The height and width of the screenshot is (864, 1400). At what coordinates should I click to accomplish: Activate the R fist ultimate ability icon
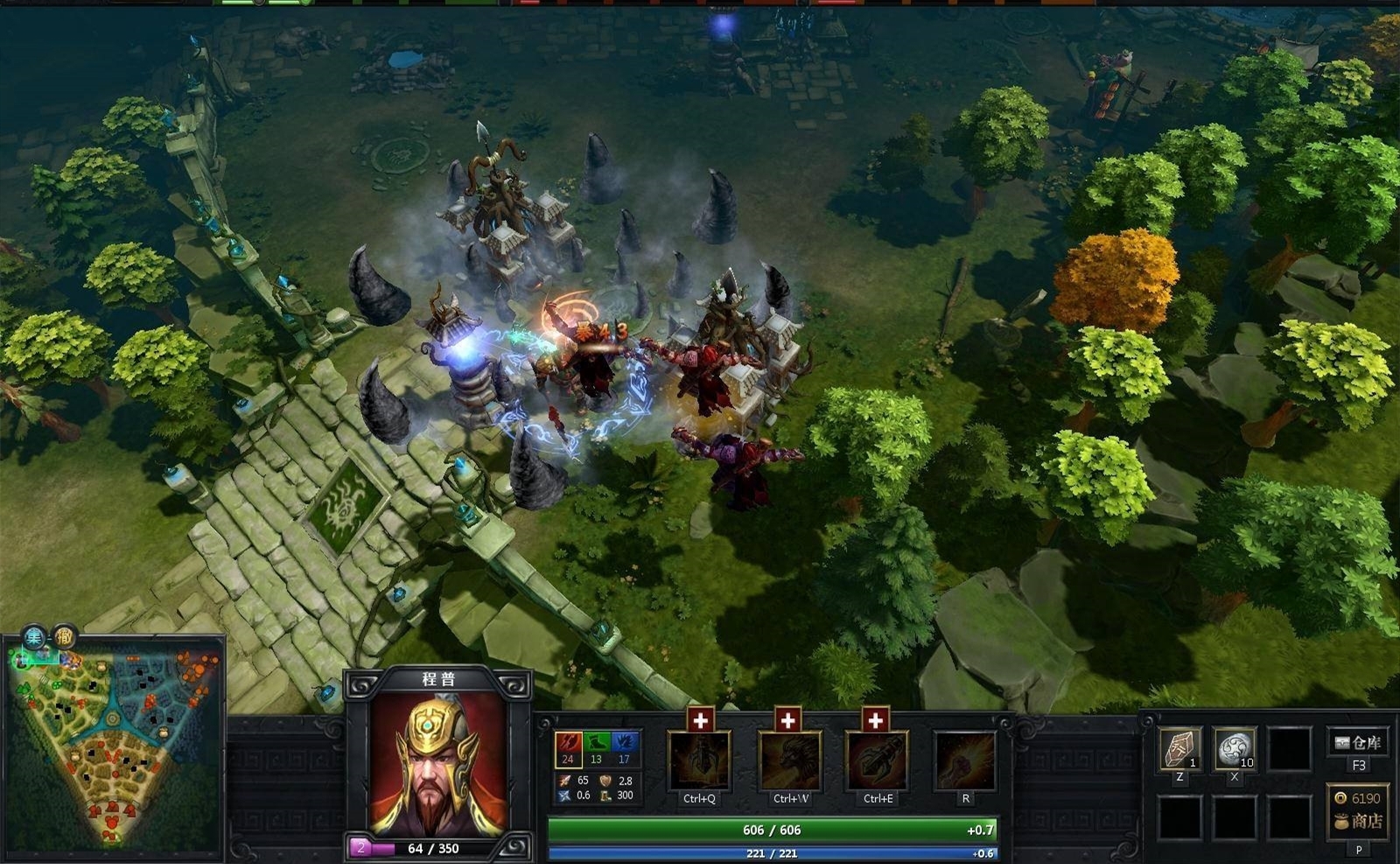pos(965,761)
